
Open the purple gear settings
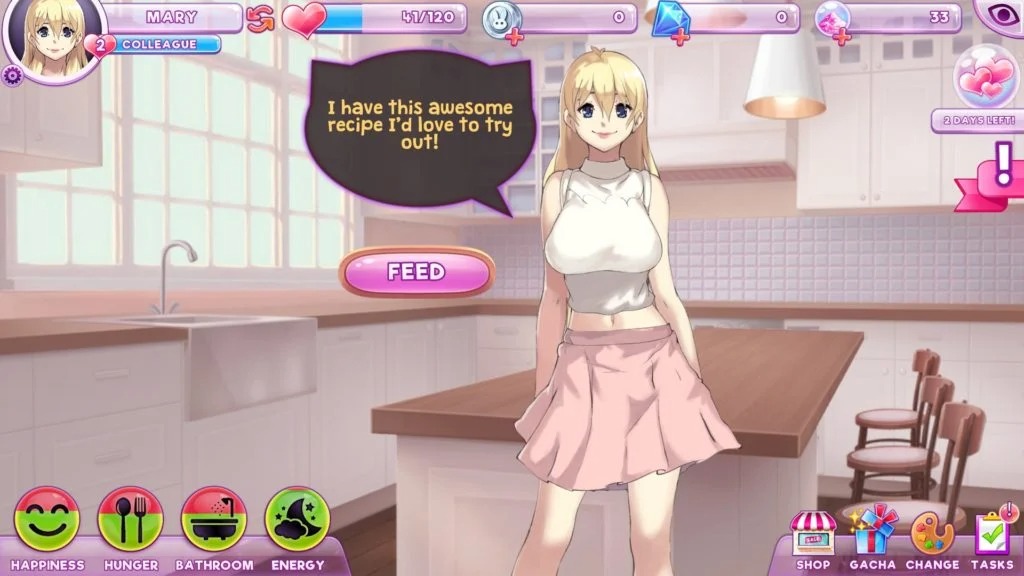pyautogui.click(x=12, y=76)
